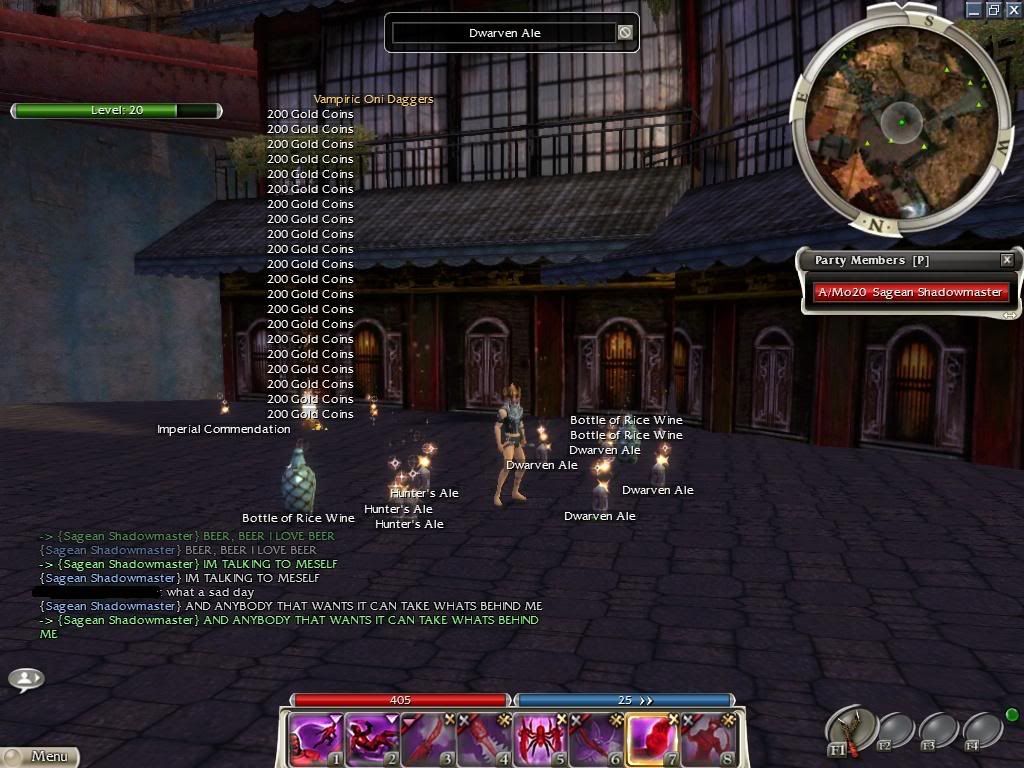Screen dimensions: 1024x768
Task: Open the chat speech bubble button
Action: coord(26,679)
